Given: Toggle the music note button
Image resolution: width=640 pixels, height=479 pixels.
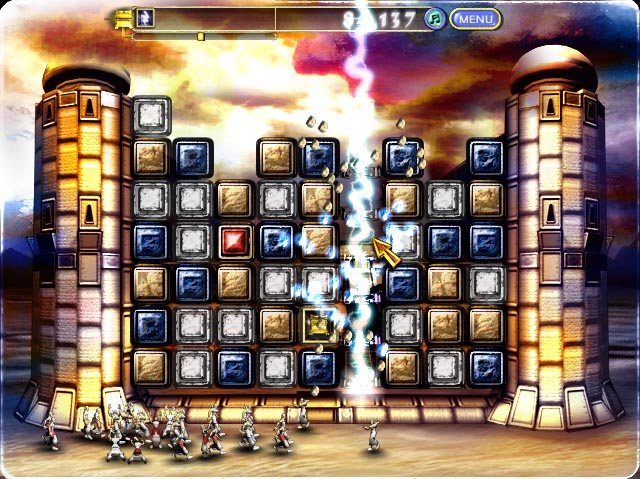Looking at the screenshot, I should coord(435,18).
